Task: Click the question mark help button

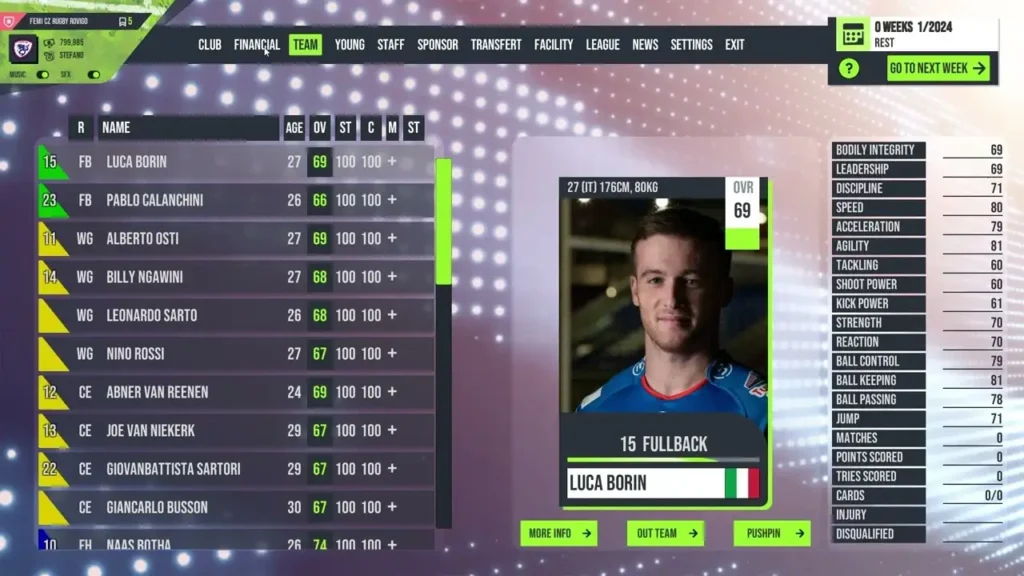Action: [x=849, y=68]
